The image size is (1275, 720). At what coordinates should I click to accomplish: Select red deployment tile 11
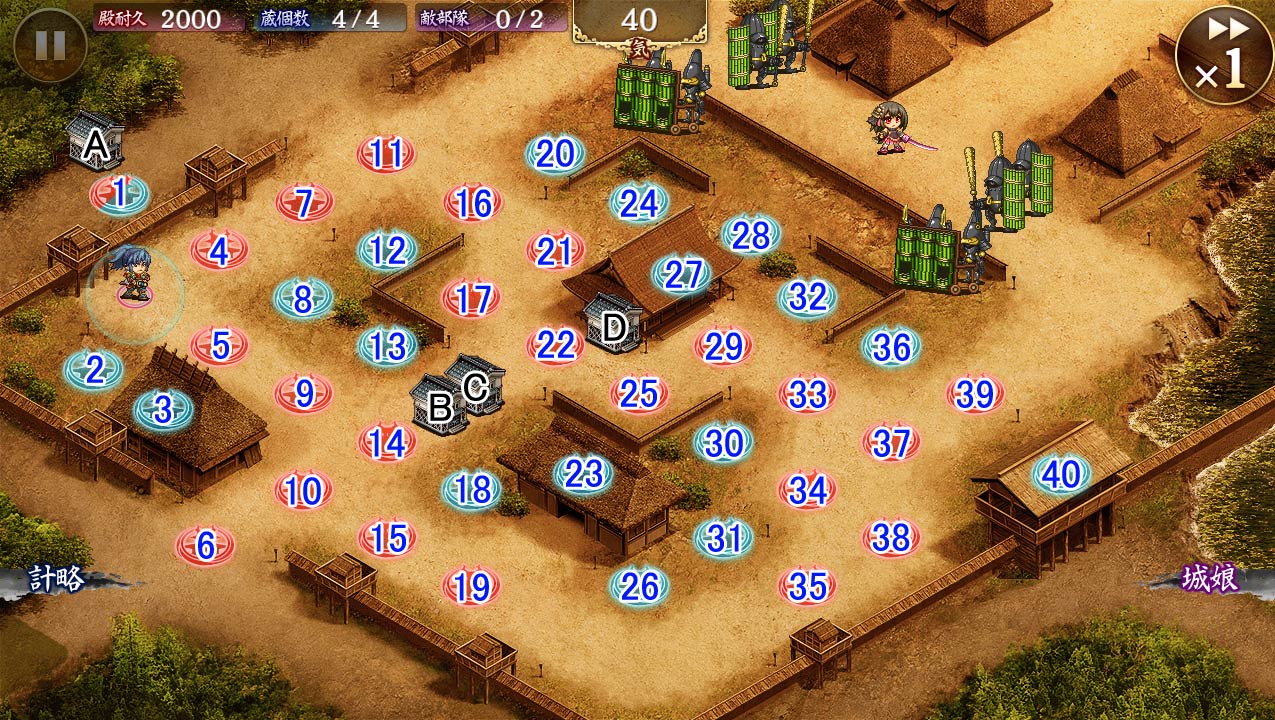click(x=386, y=155)
